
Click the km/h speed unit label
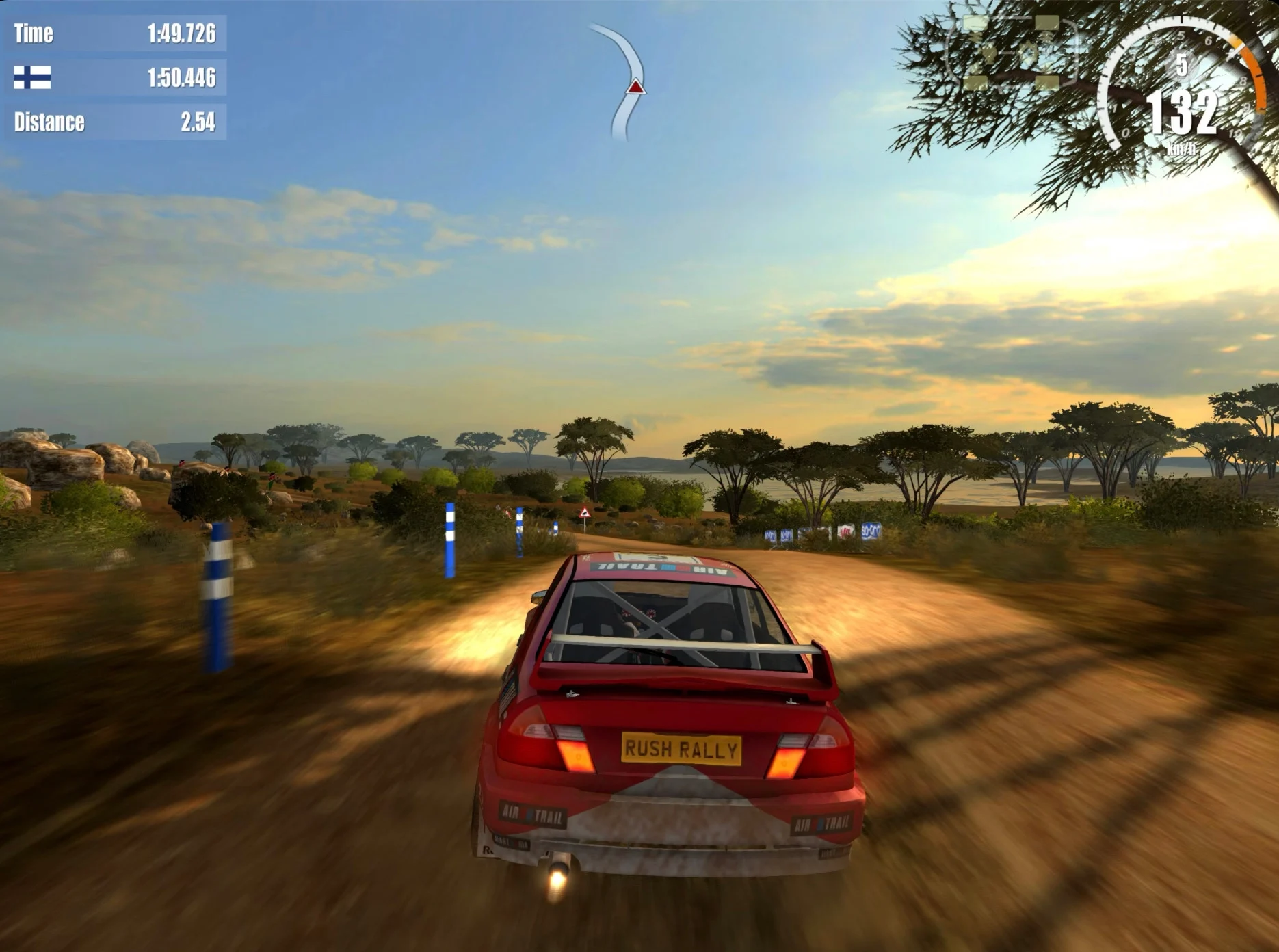point(1181,150)
